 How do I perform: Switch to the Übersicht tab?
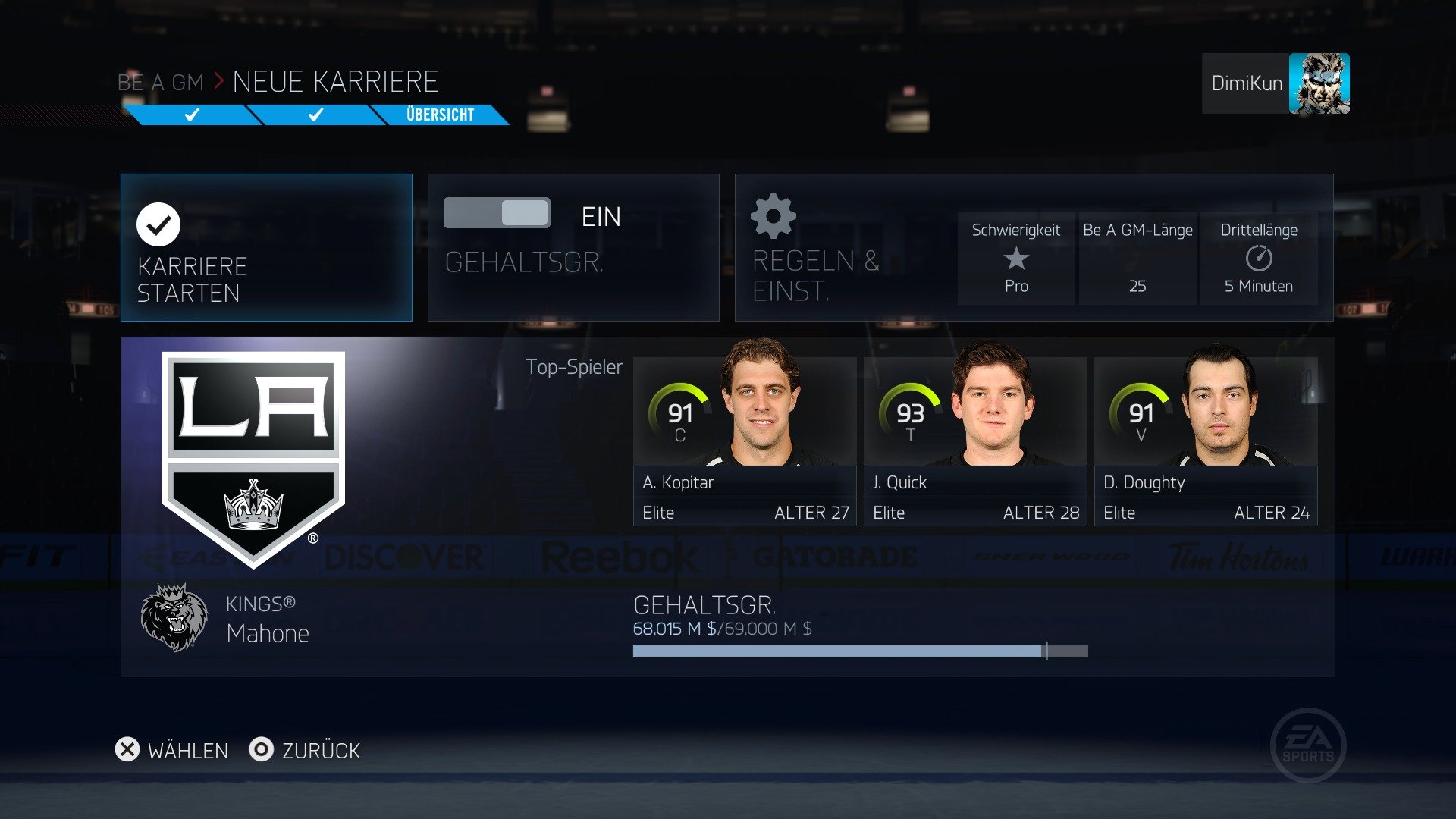tap(440, 115)
